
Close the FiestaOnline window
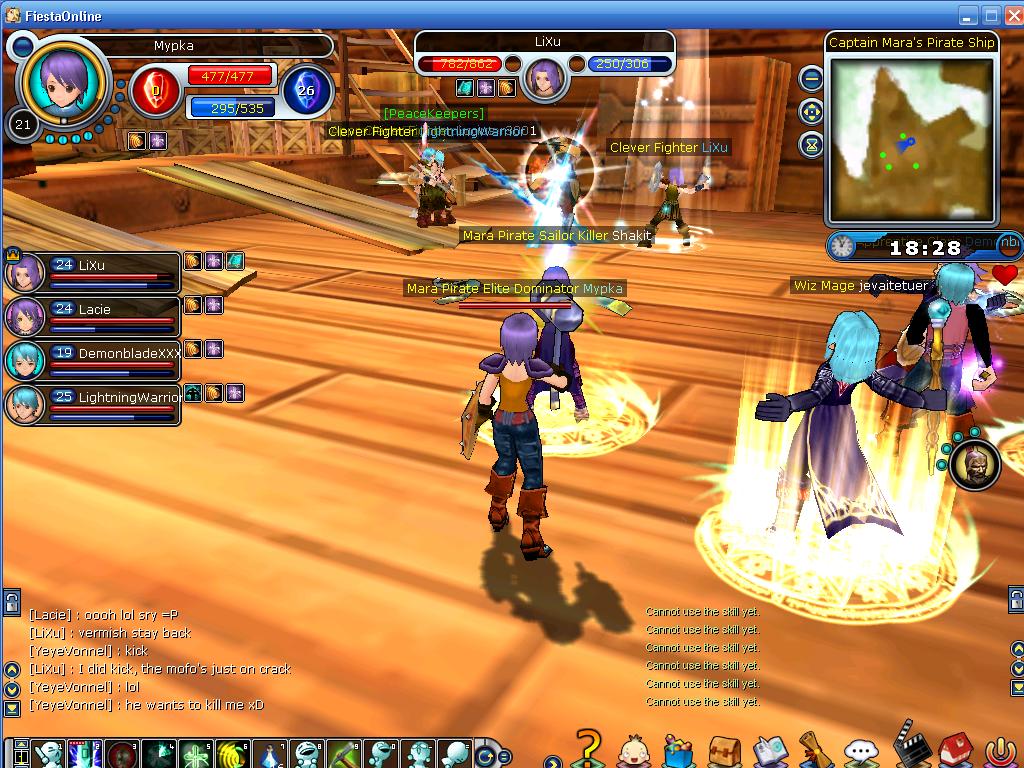tap(1009, 15)
